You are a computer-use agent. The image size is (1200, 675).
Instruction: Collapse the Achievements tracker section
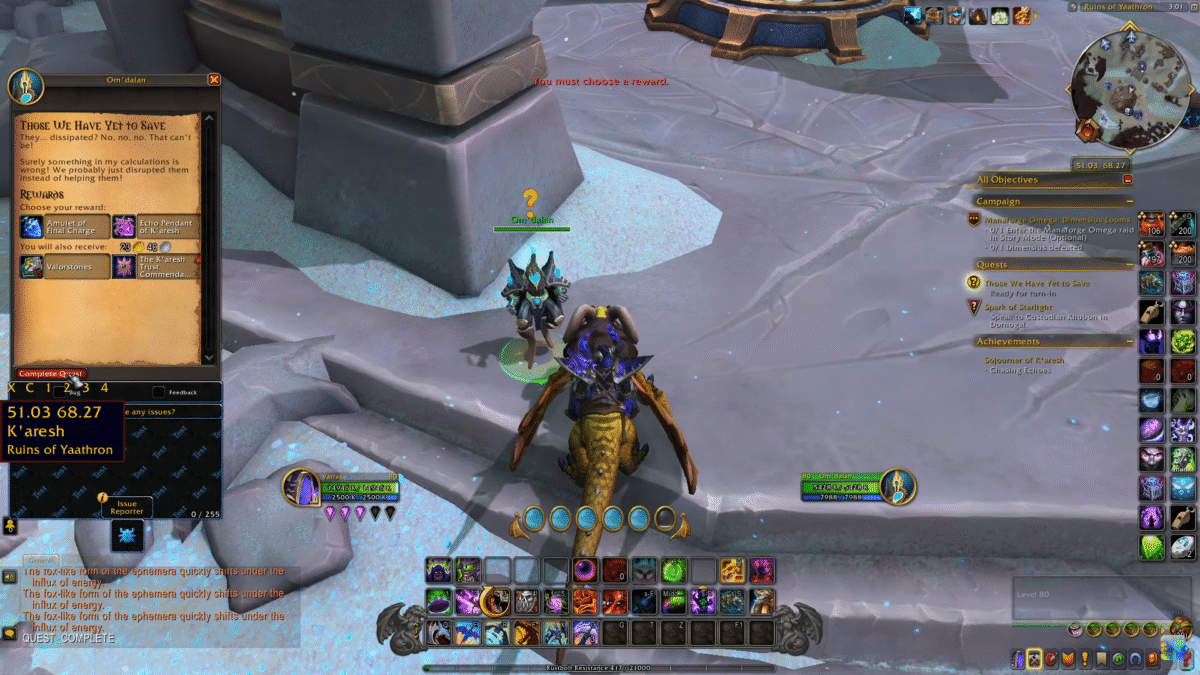coord(1128,342)
